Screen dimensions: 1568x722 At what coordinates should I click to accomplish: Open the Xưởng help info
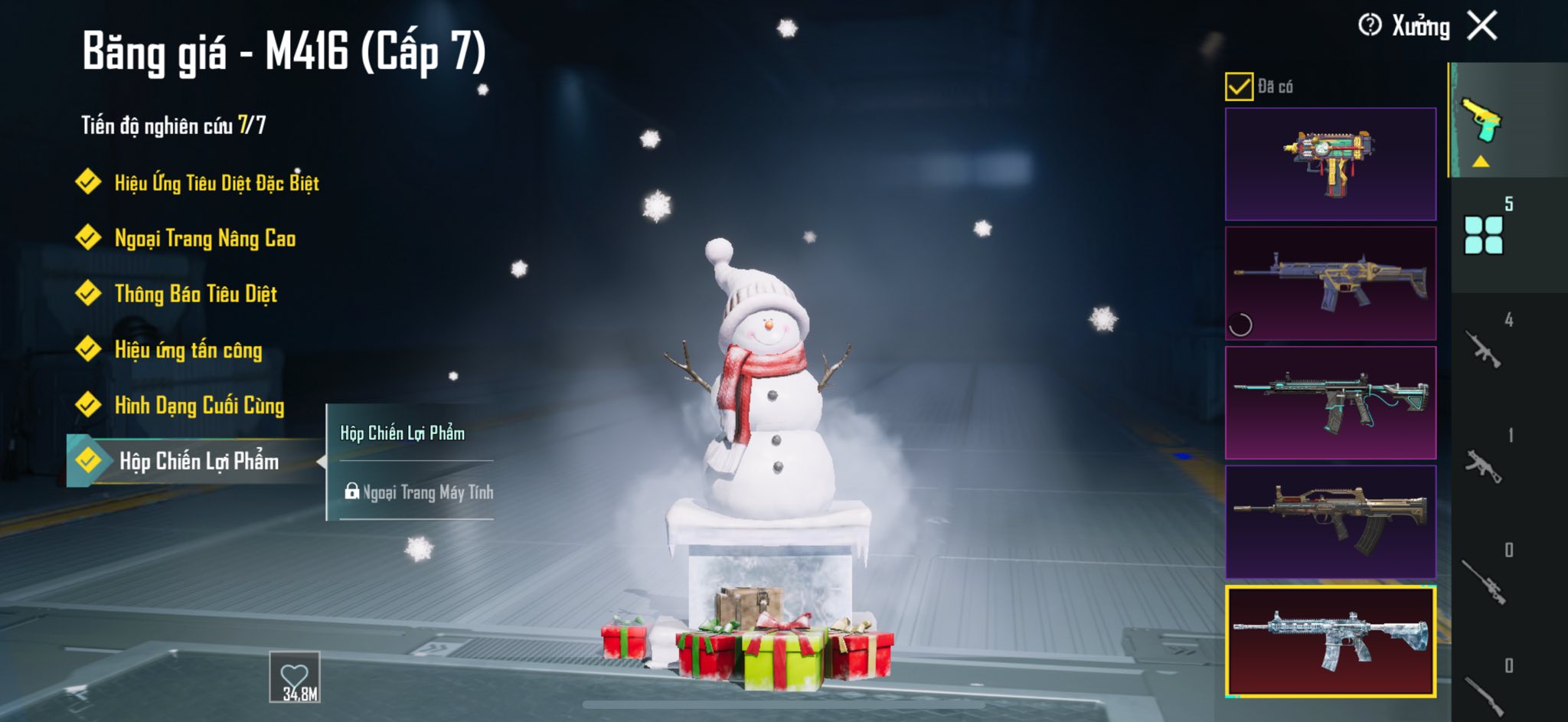[x=1369, y=26]
